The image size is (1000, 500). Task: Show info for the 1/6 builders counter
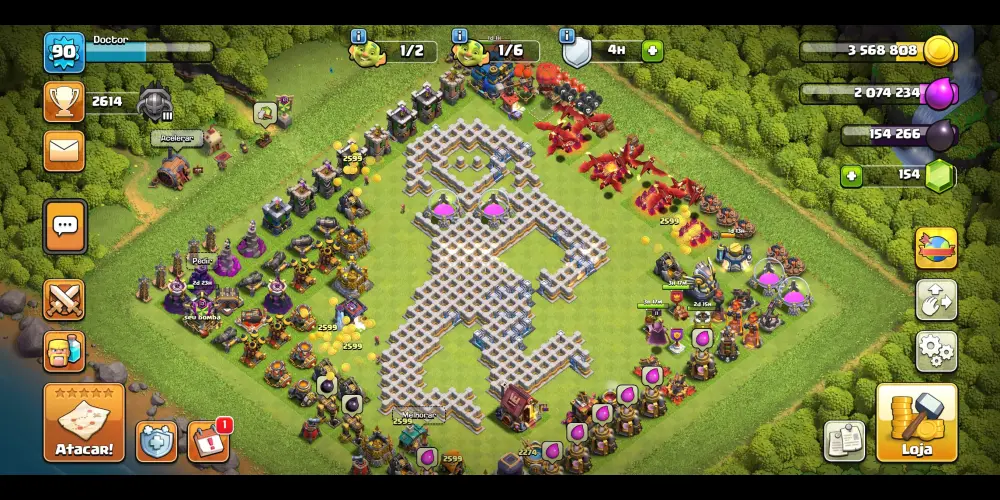[x=460, y=36]
